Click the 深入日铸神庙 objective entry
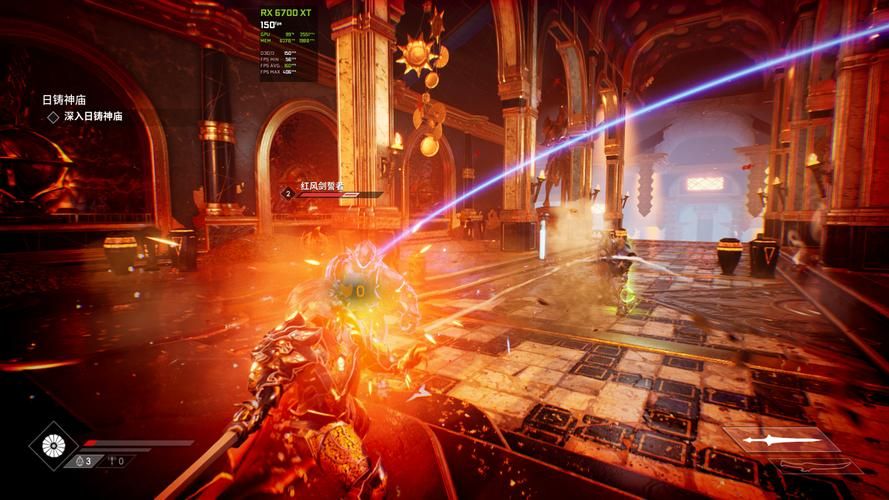Screen dimensions: 889x500 tap(92, 116)
